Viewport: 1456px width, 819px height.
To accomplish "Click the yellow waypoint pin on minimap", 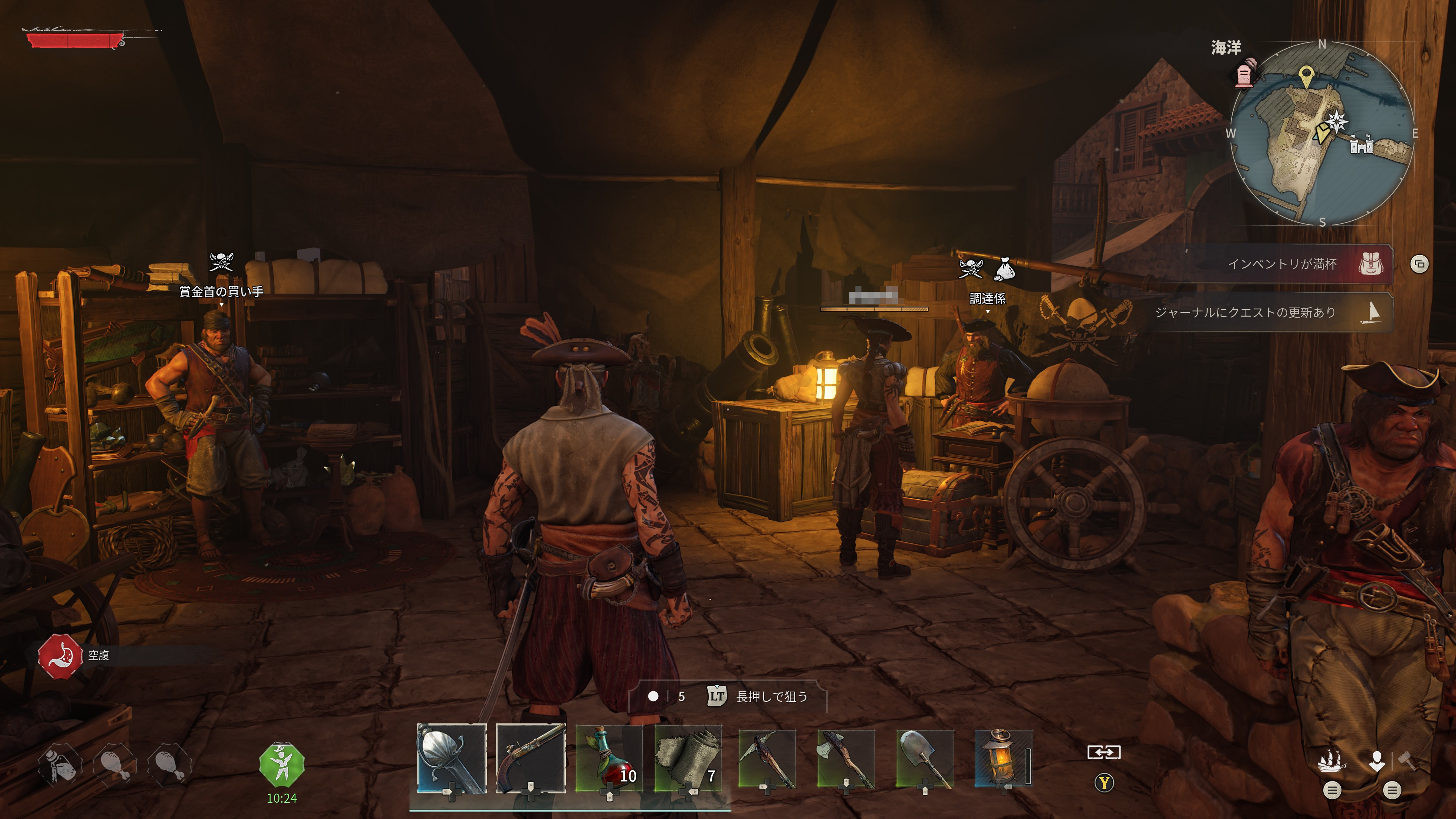I will (1305, 75).
